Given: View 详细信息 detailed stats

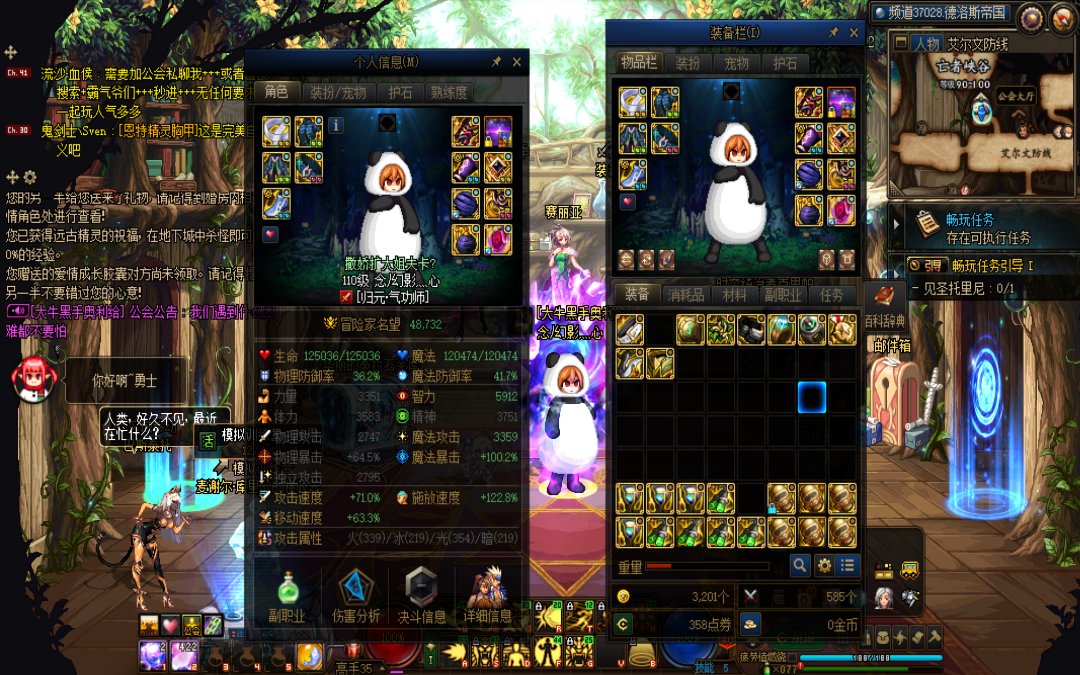Looking at the screenshot, I should pyautogui.click(x=487, y=595).
